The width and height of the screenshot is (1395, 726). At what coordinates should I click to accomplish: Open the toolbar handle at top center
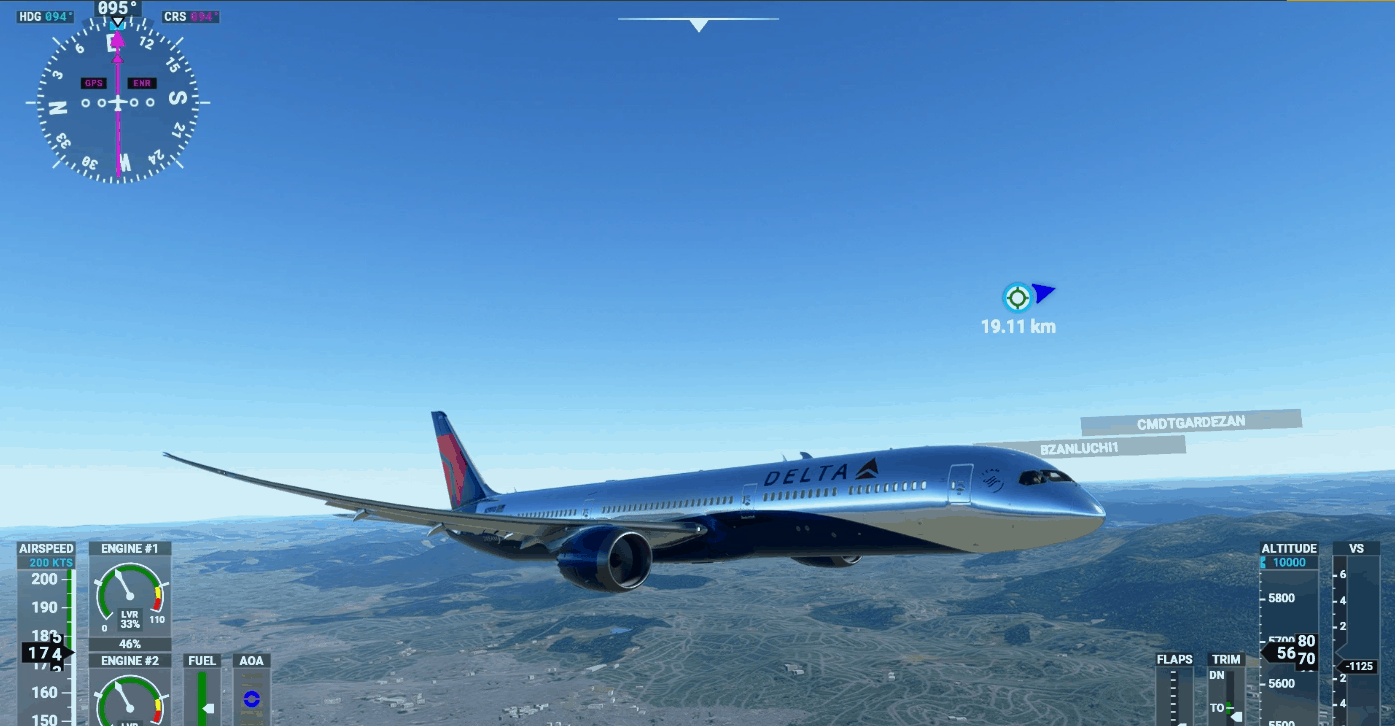[698, 24]
